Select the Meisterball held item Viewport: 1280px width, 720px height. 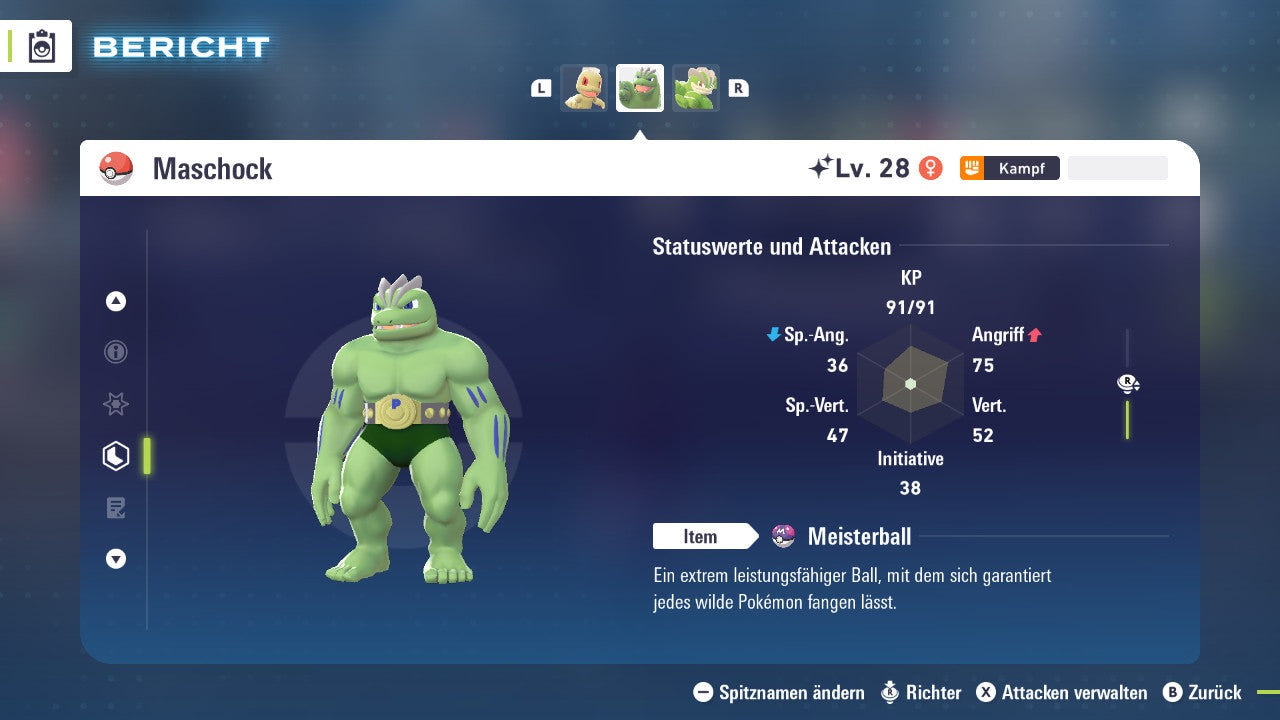[858, 537]
